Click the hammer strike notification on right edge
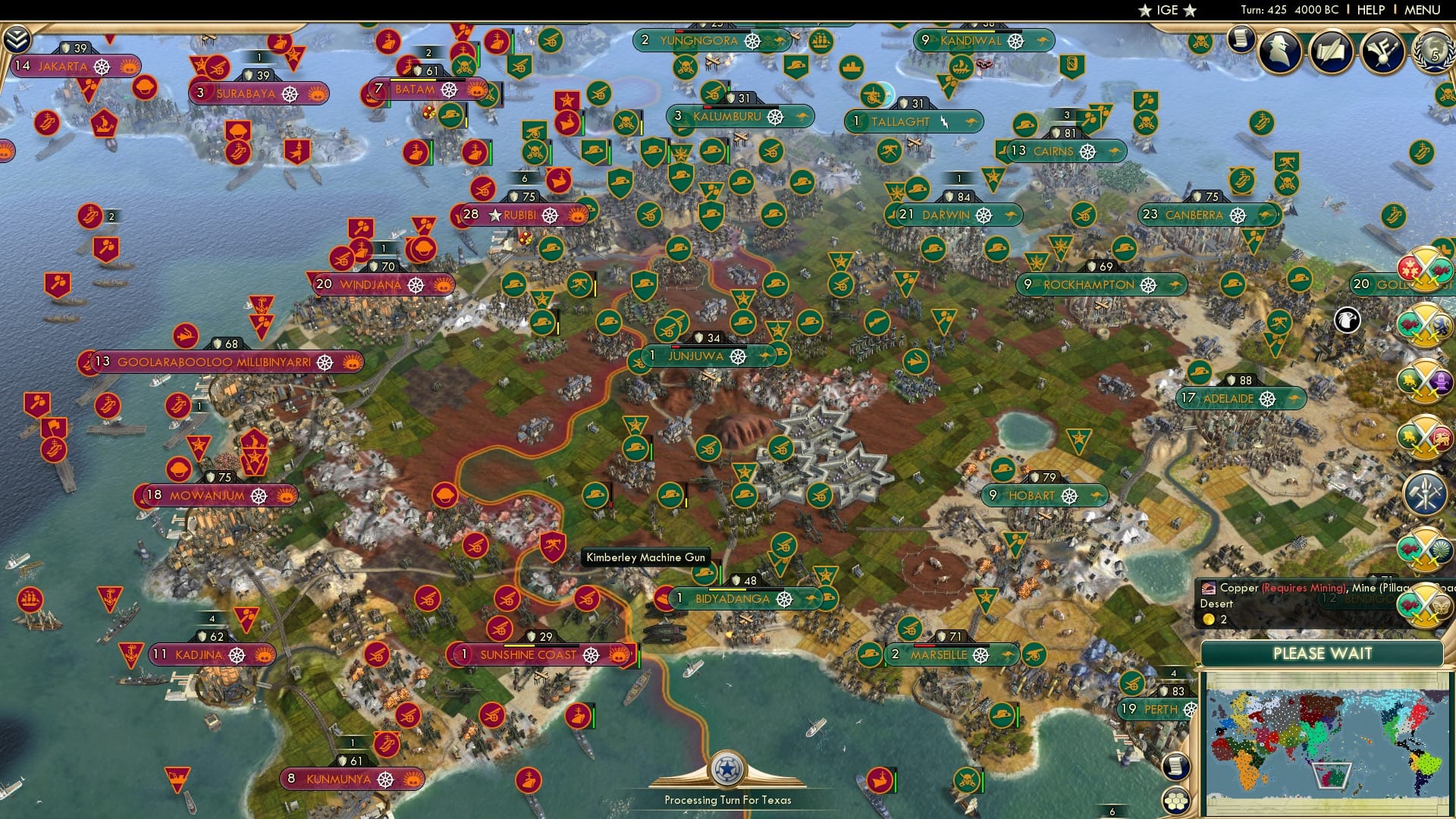 (x=1426, y=490)
